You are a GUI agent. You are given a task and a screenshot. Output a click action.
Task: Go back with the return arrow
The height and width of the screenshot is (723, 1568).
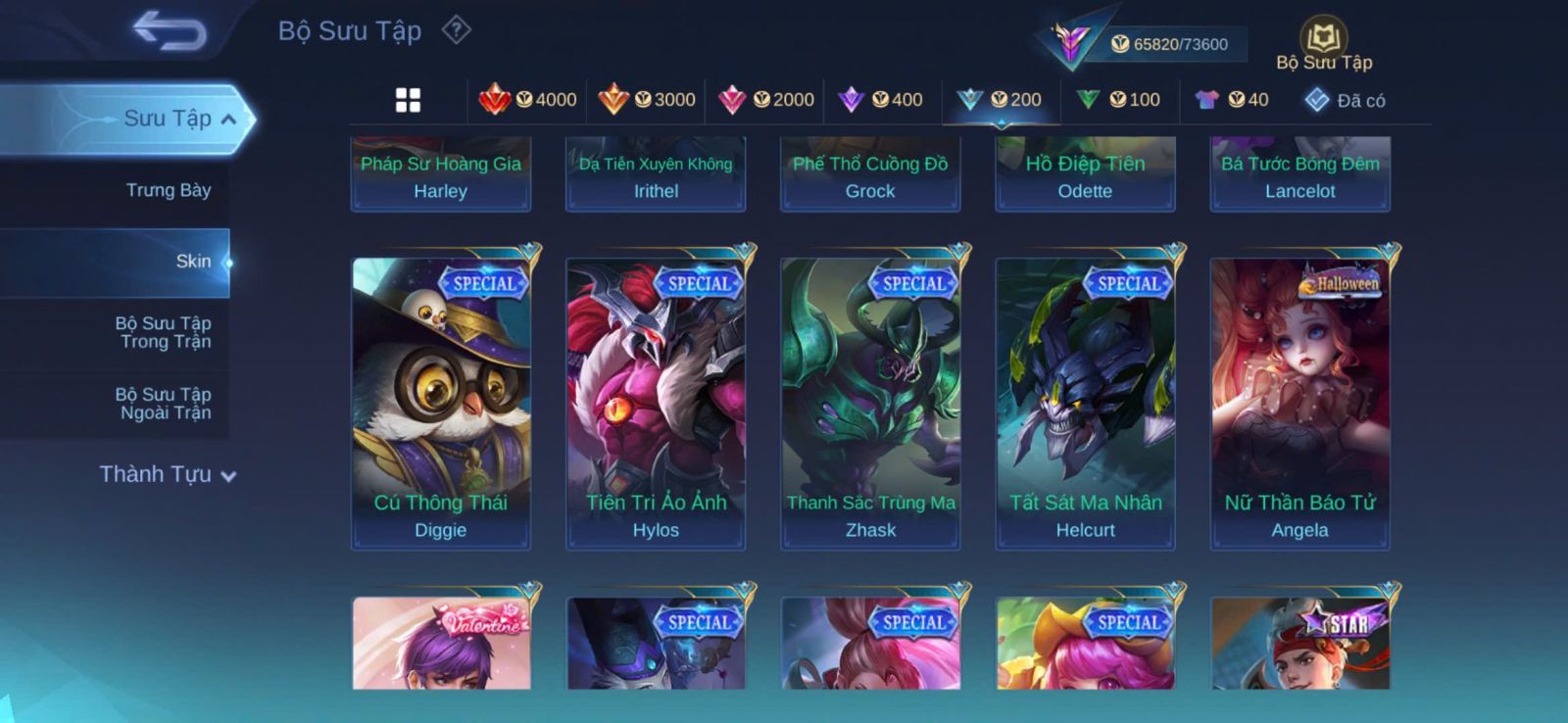point(170,30)
